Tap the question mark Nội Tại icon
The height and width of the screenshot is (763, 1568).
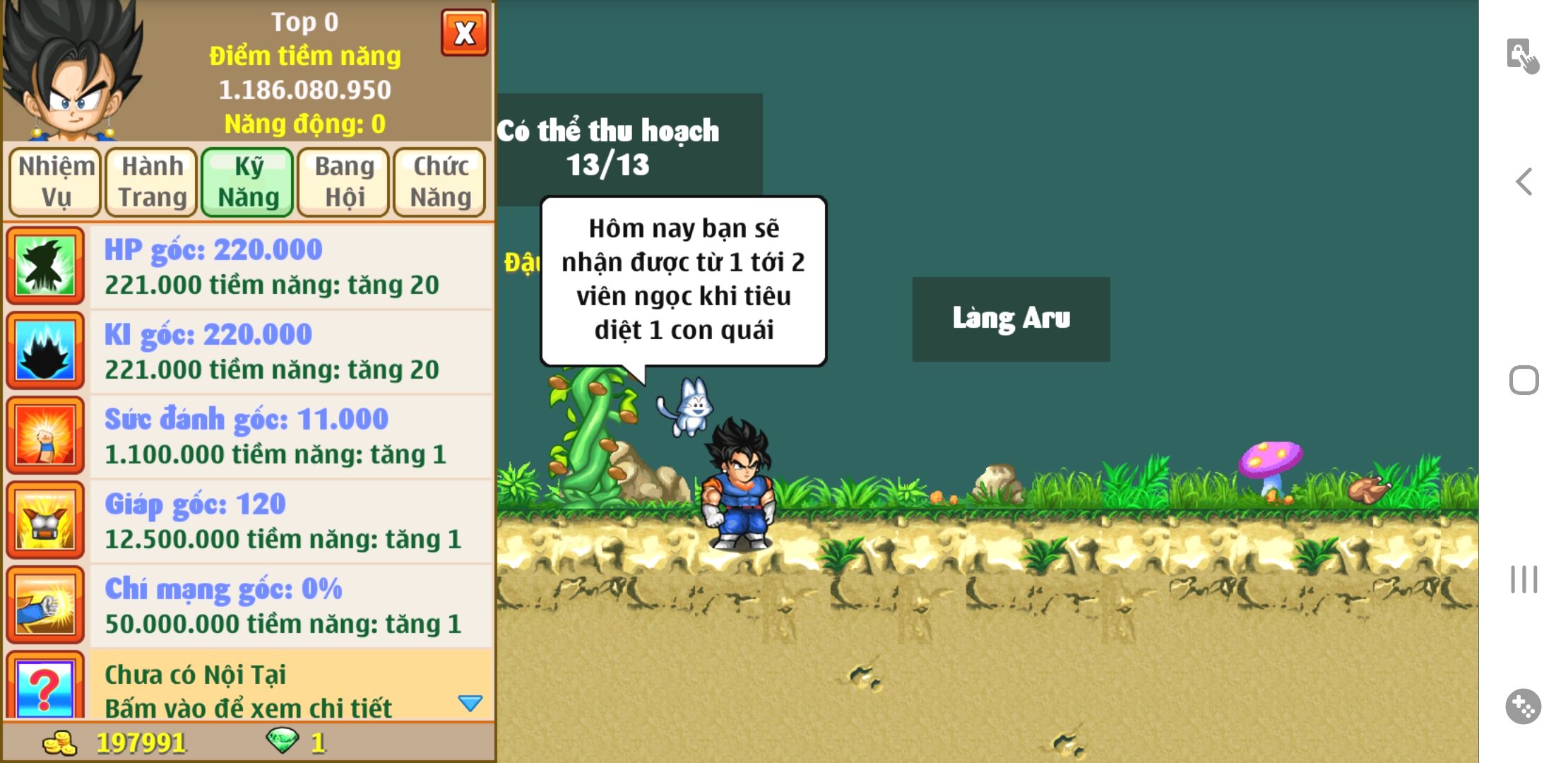click(45, 687)
